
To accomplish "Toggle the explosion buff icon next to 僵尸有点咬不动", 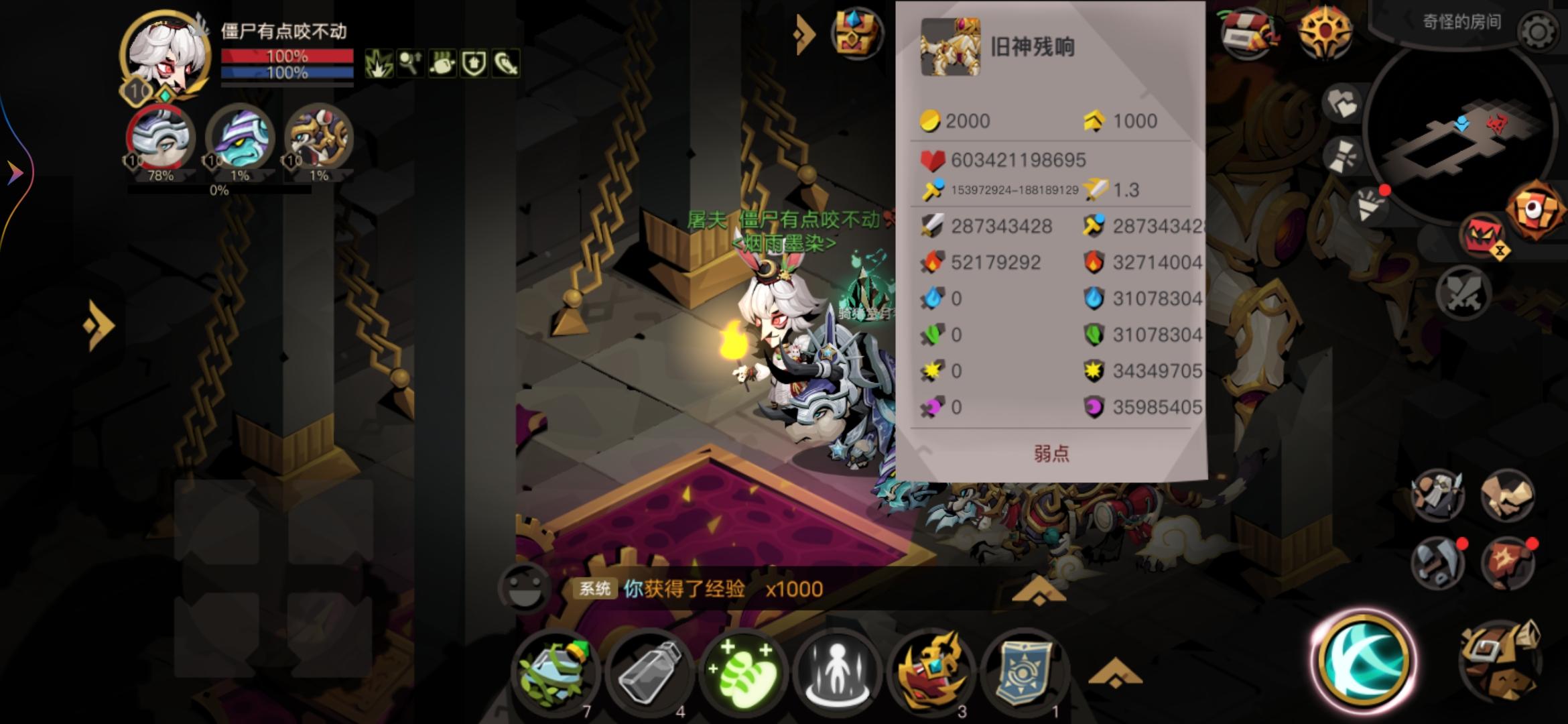I will point(379,65).
